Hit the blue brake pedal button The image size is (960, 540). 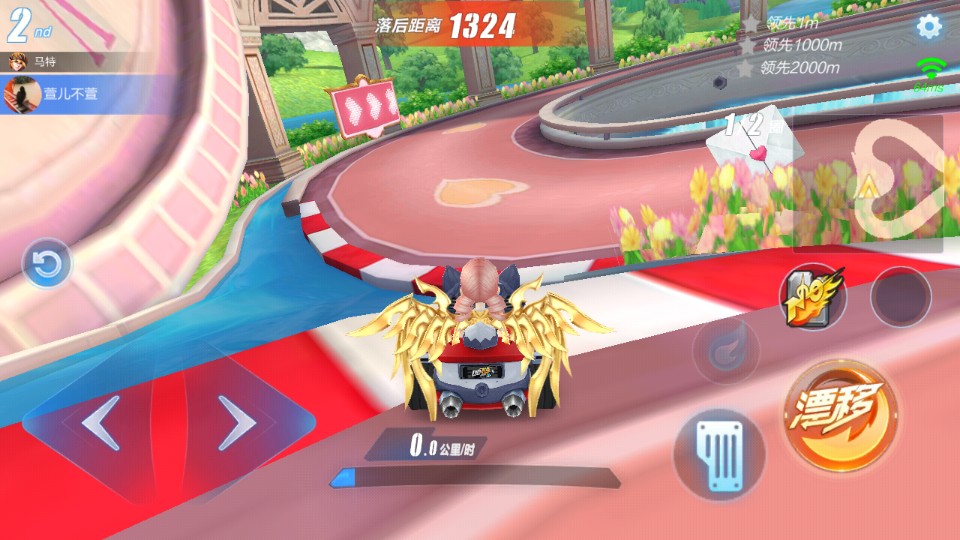click(x=719, y=455)
